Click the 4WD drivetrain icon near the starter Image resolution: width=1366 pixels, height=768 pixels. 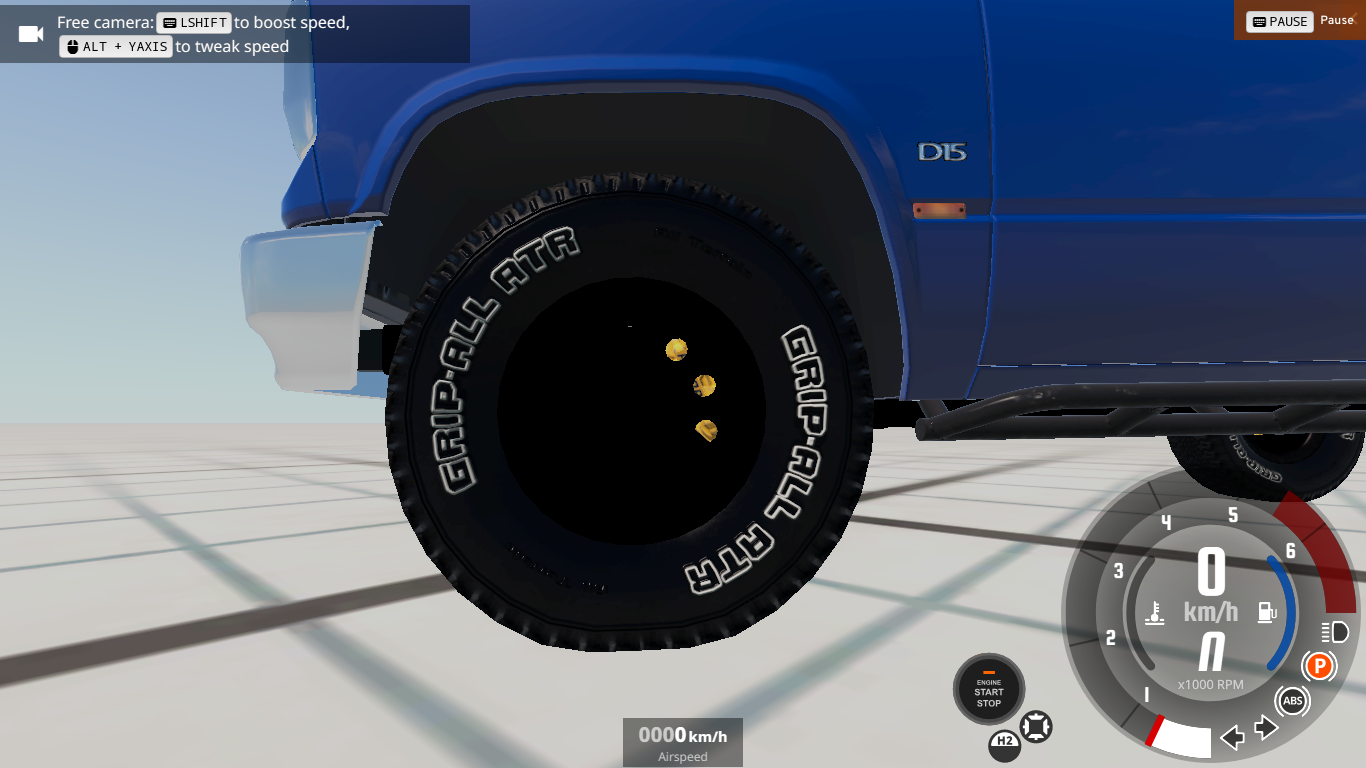tap(1034, 729)
